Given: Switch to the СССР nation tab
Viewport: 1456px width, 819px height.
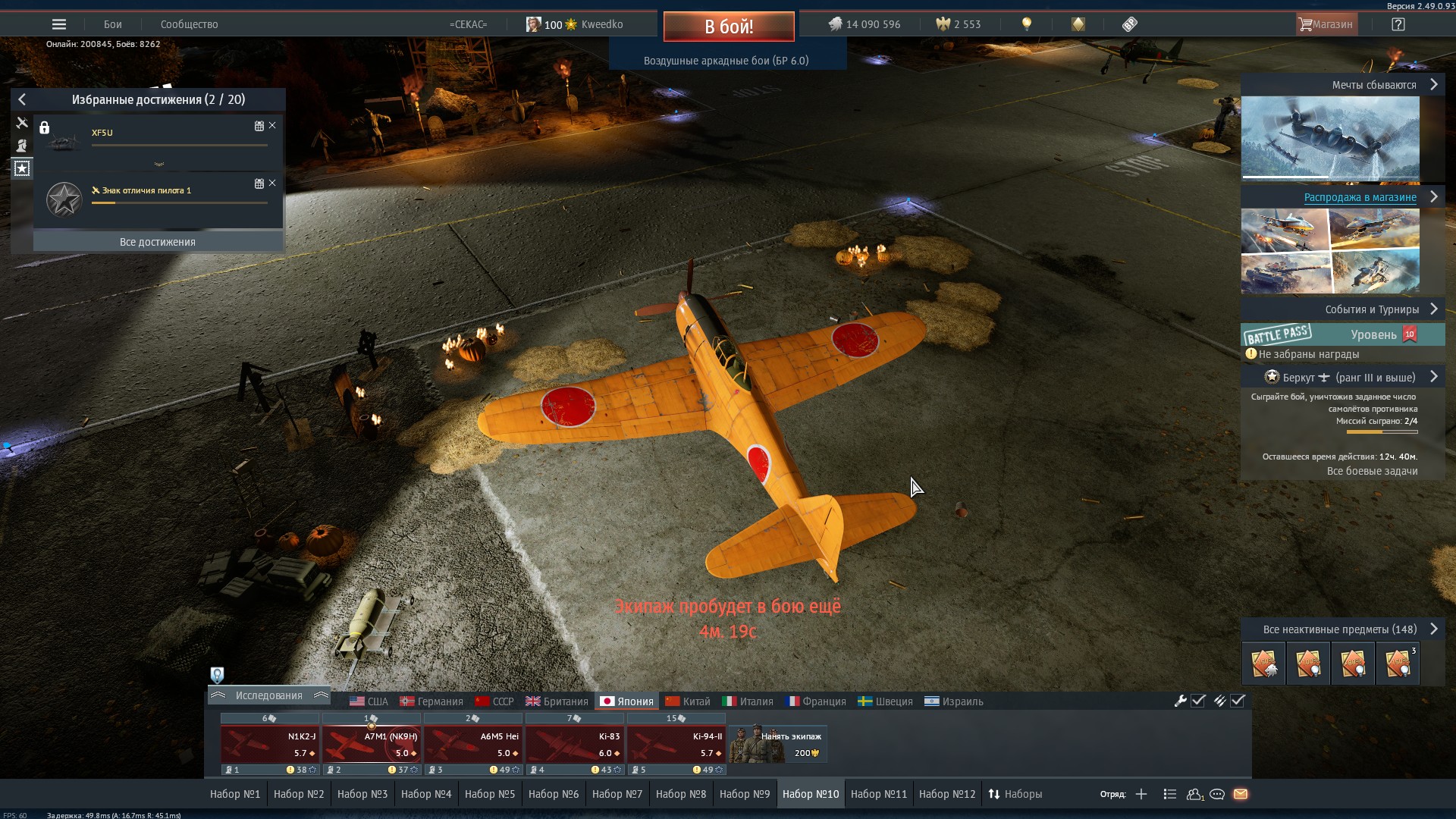Looking at the screenshot, I should 494,701.
